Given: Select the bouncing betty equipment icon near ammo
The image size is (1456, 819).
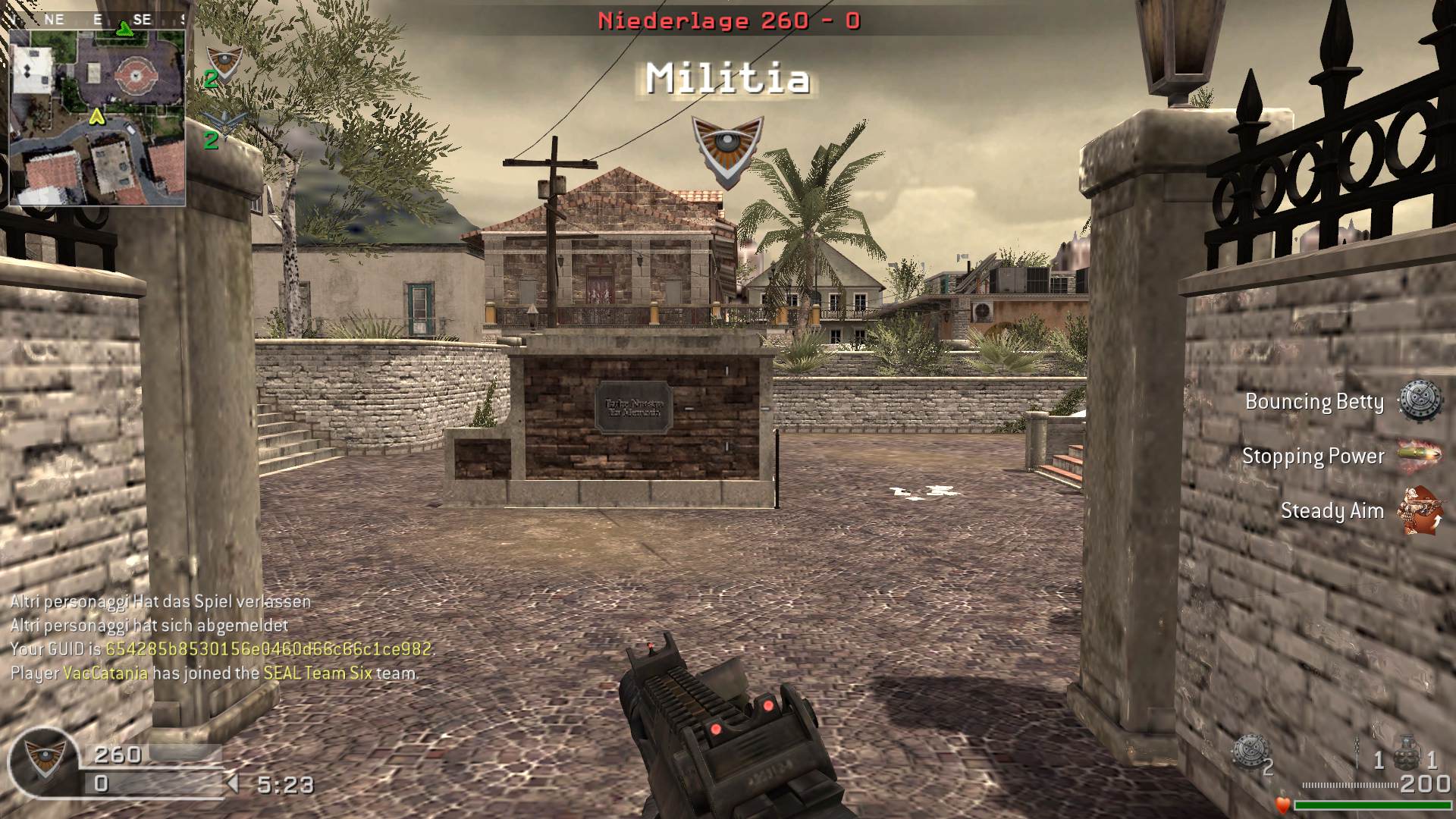Looking at the screenshot, I should click(1249, 752).
